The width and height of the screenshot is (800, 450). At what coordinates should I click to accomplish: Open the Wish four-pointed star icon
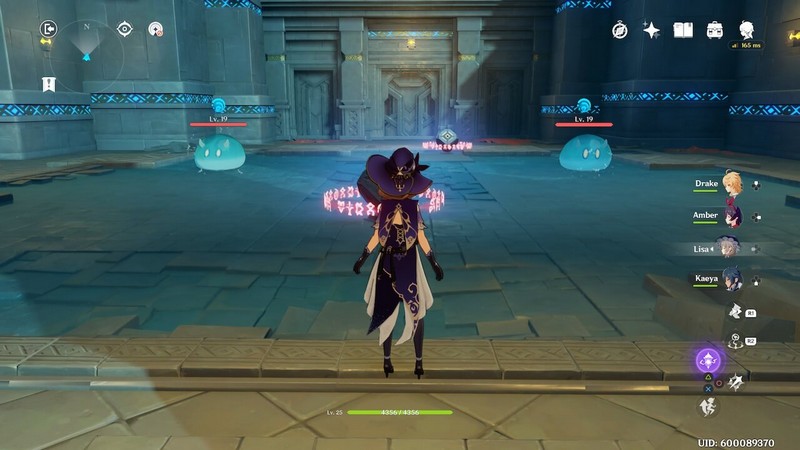click(x=651, y=30)
